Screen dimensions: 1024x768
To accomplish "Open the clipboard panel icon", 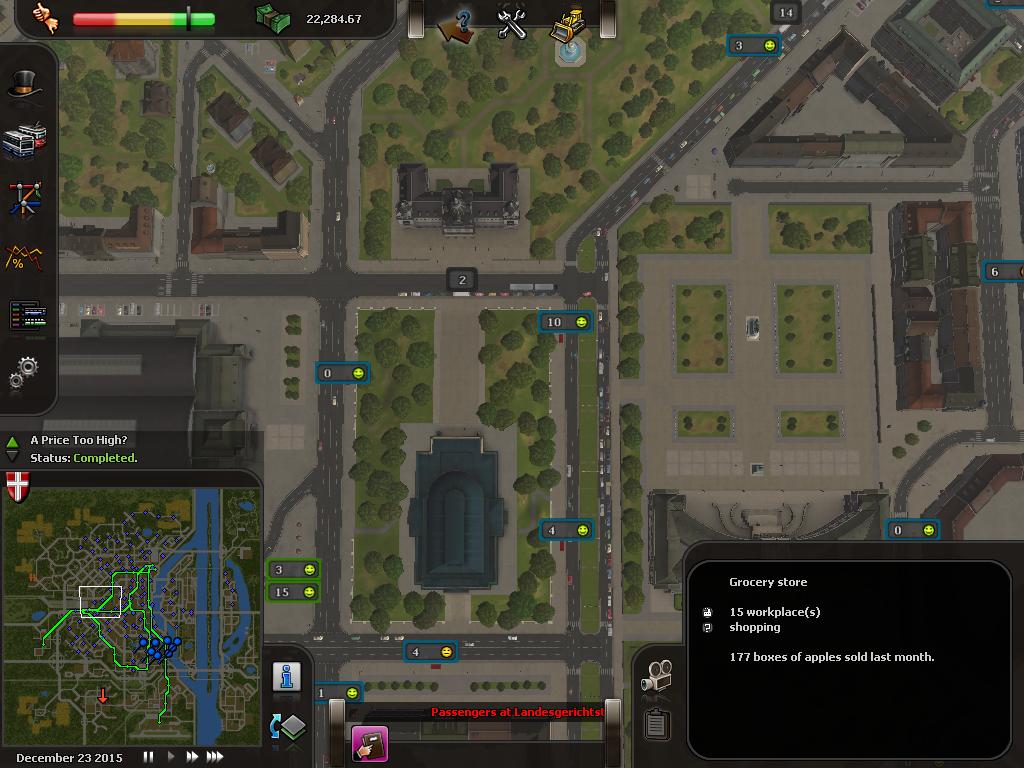I will [657, 723].
